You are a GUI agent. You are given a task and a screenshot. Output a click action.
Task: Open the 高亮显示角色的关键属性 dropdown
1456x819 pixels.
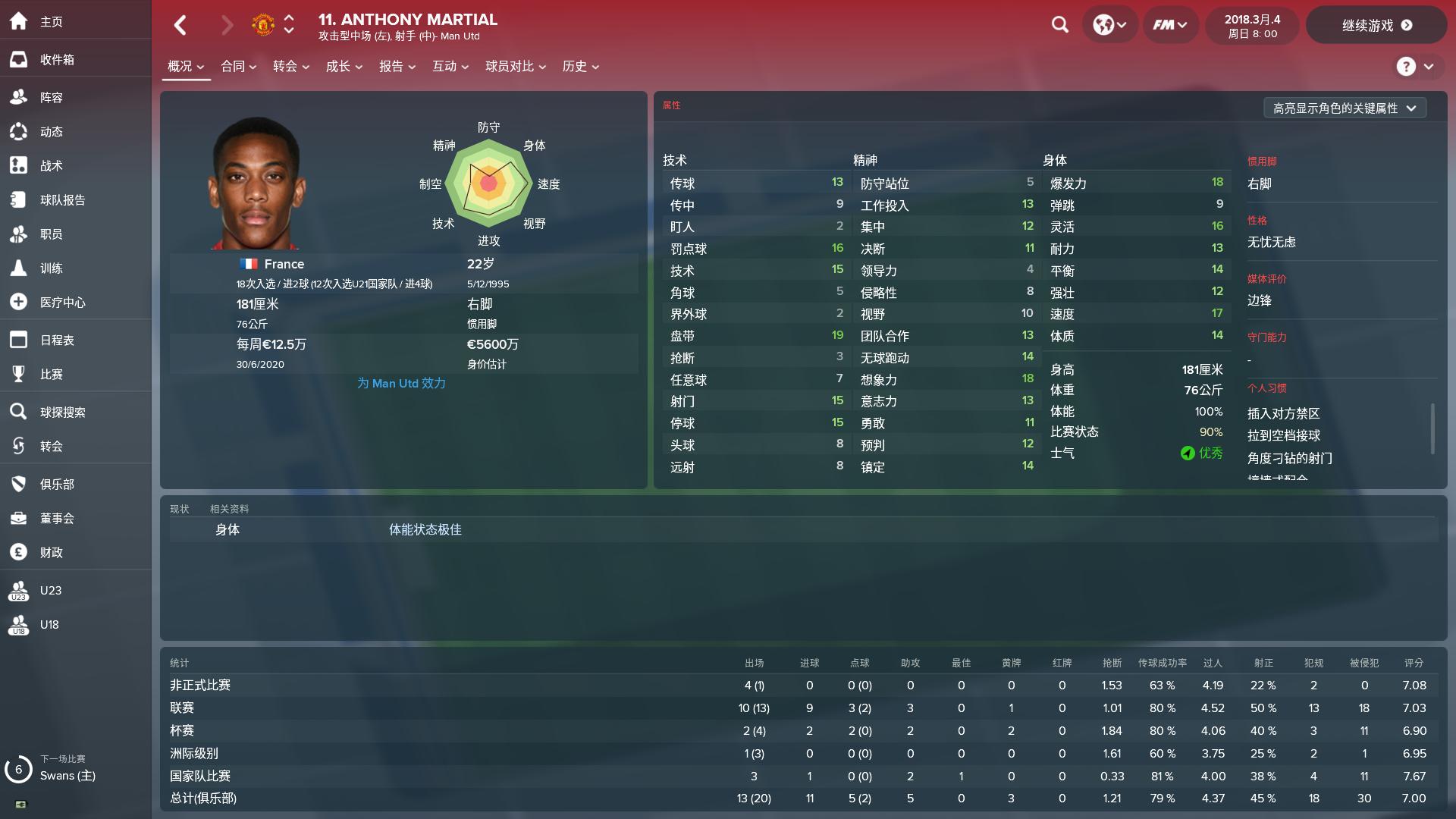click(x=1345, y=108)
